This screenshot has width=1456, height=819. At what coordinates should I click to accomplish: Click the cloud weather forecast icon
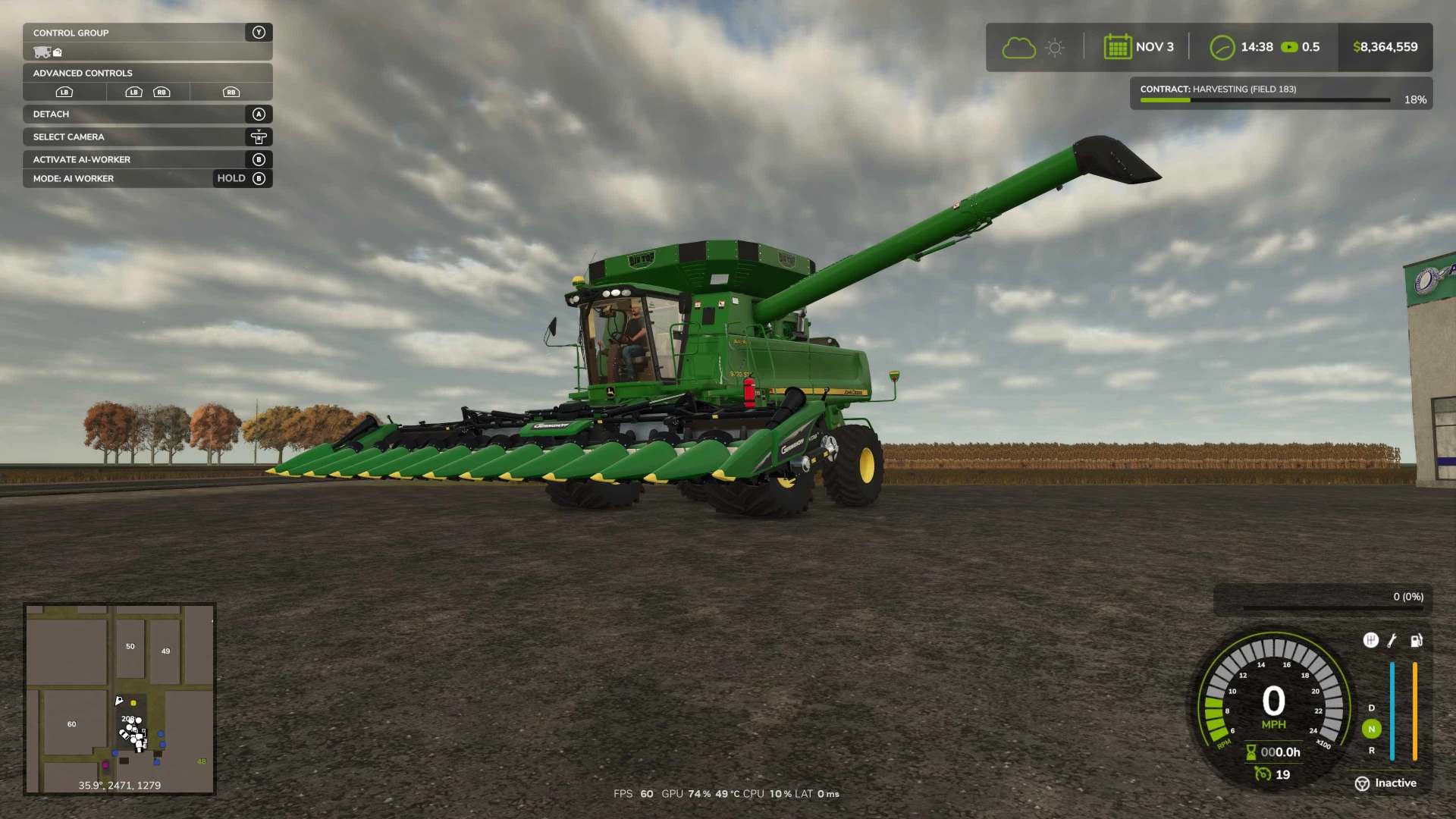tap(1018, 48)
